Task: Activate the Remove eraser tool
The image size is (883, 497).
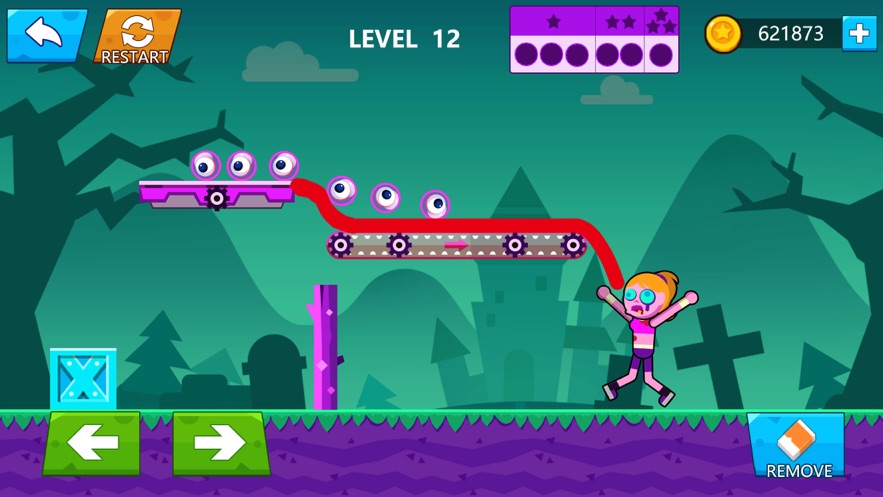Action: pos(798,446)
